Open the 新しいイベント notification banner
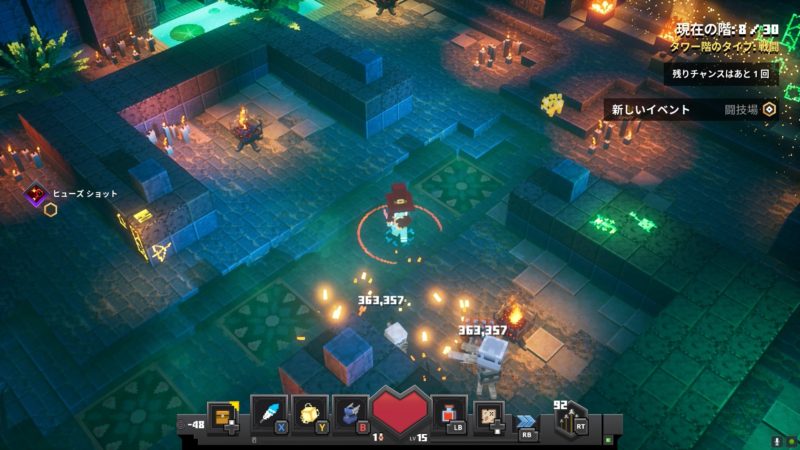Screen dimensions: 800x450 point(690,109)
